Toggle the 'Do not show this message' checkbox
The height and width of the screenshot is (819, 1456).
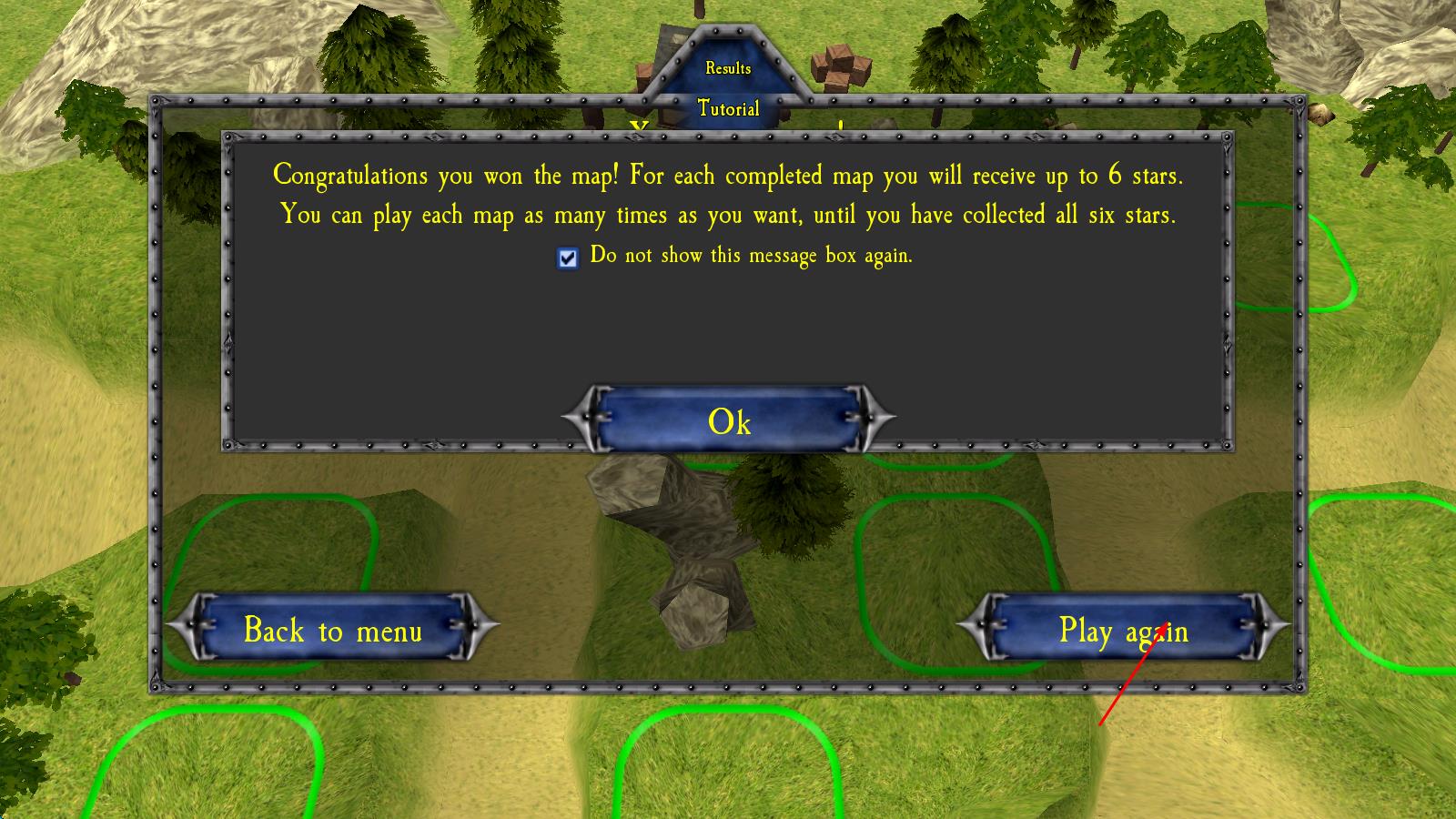pyautogui.click(x=568, y=258)
